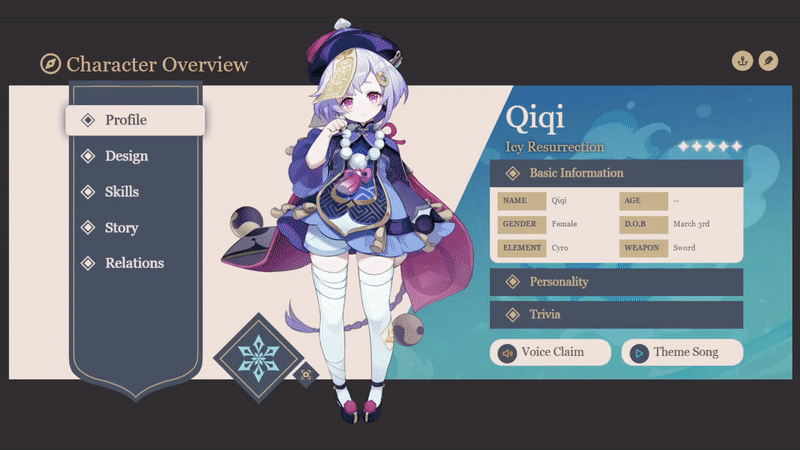Click the Cryo snowflake element emblem

click(x=256, y=359)
